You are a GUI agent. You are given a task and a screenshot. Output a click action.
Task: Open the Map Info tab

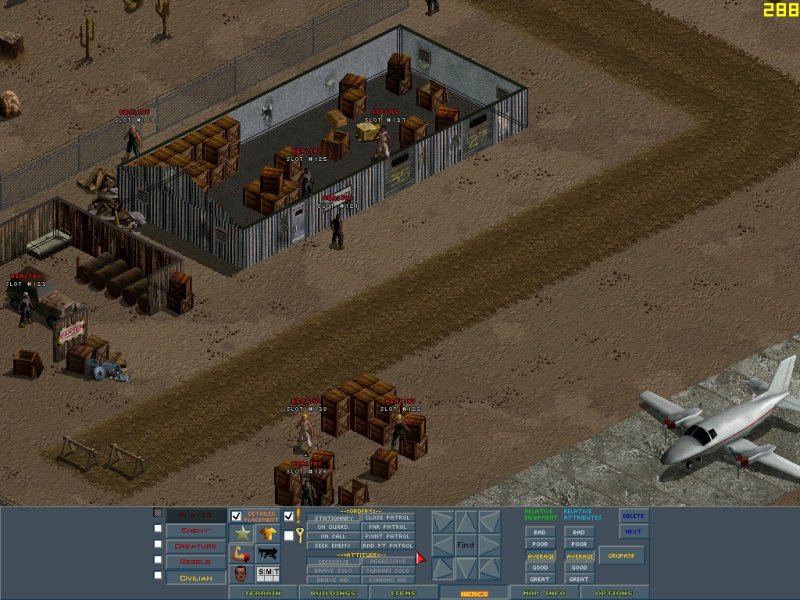click(543, 593)
